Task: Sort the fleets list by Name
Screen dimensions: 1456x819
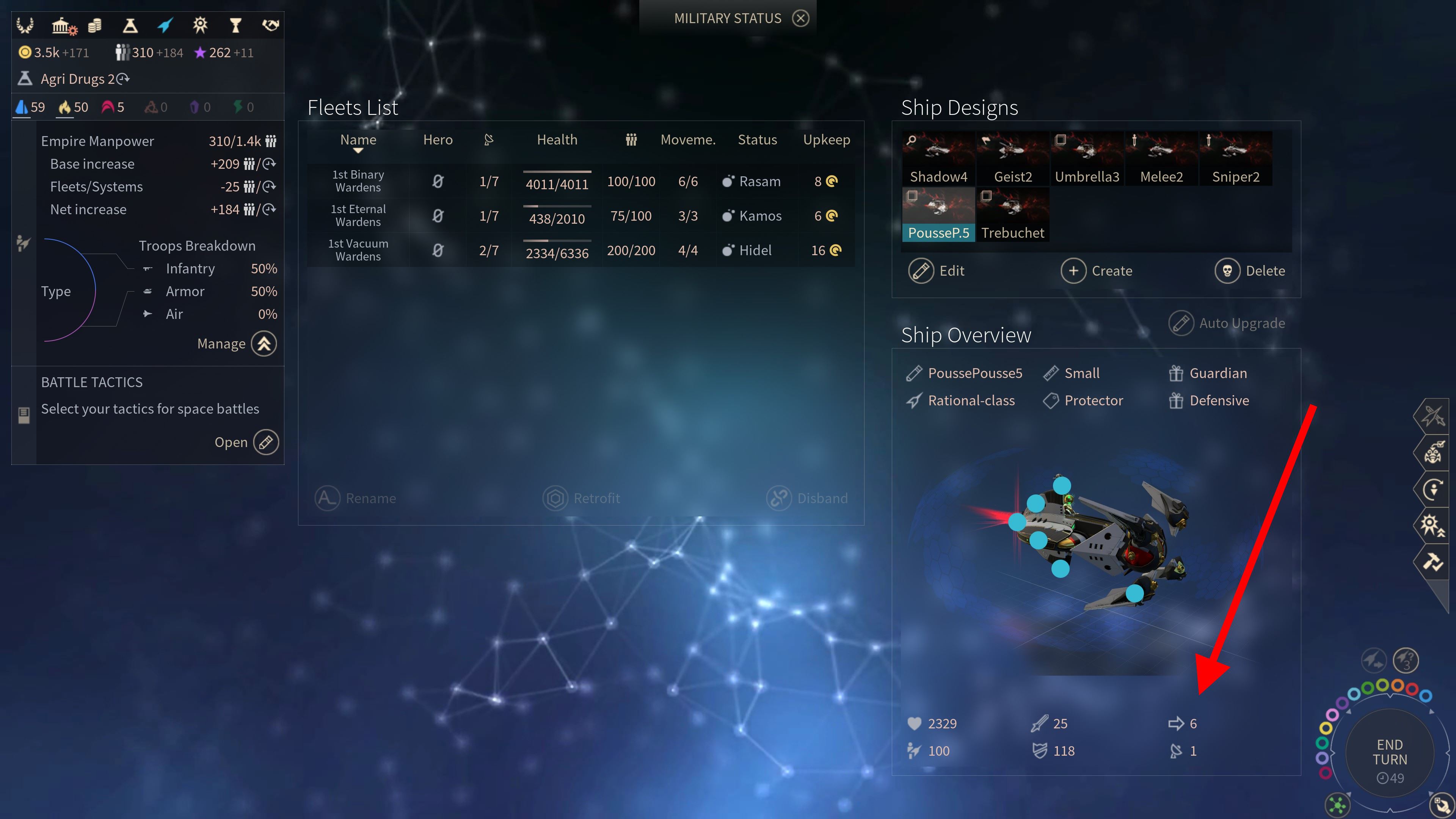Action: pos(358,140)
